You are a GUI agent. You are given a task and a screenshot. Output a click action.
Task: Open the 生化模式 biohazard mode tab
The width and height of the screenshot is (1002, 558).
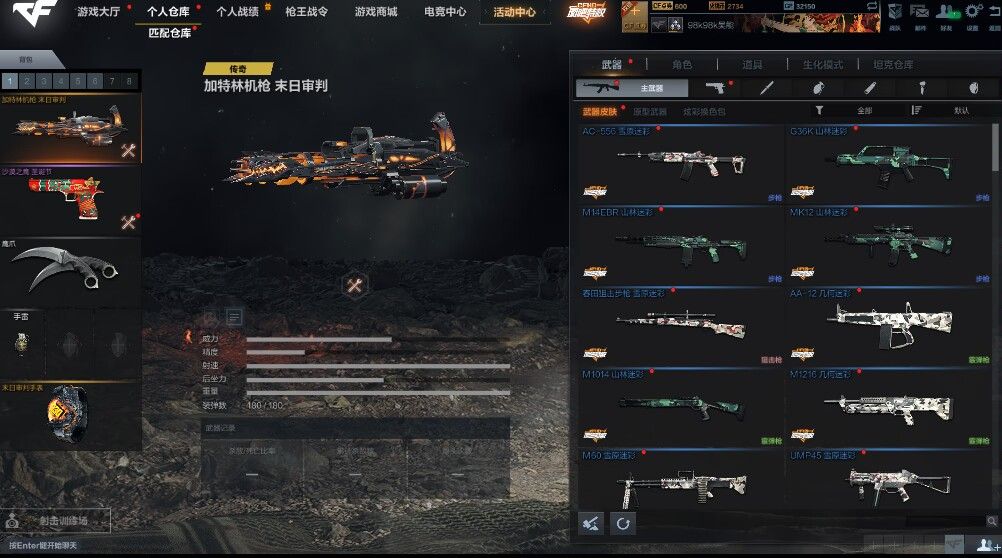822,65
